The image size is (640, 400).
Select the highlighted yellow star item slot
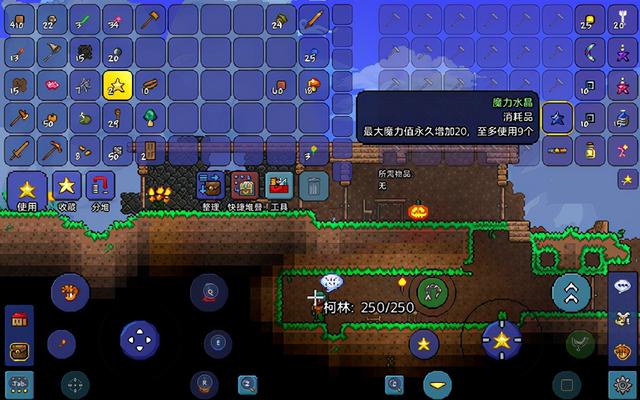(115, 85)
